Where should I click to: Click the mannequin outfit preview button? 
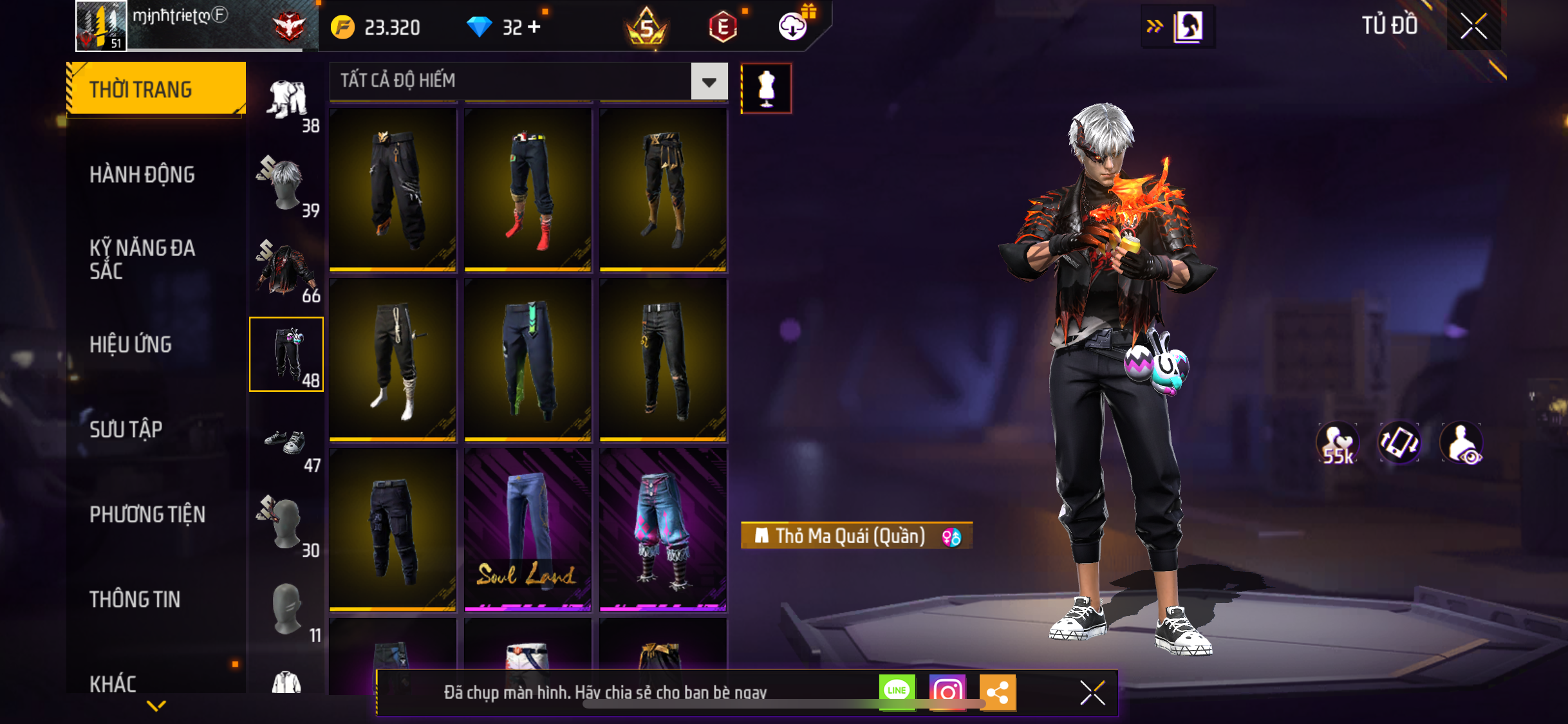coord(766,88)
